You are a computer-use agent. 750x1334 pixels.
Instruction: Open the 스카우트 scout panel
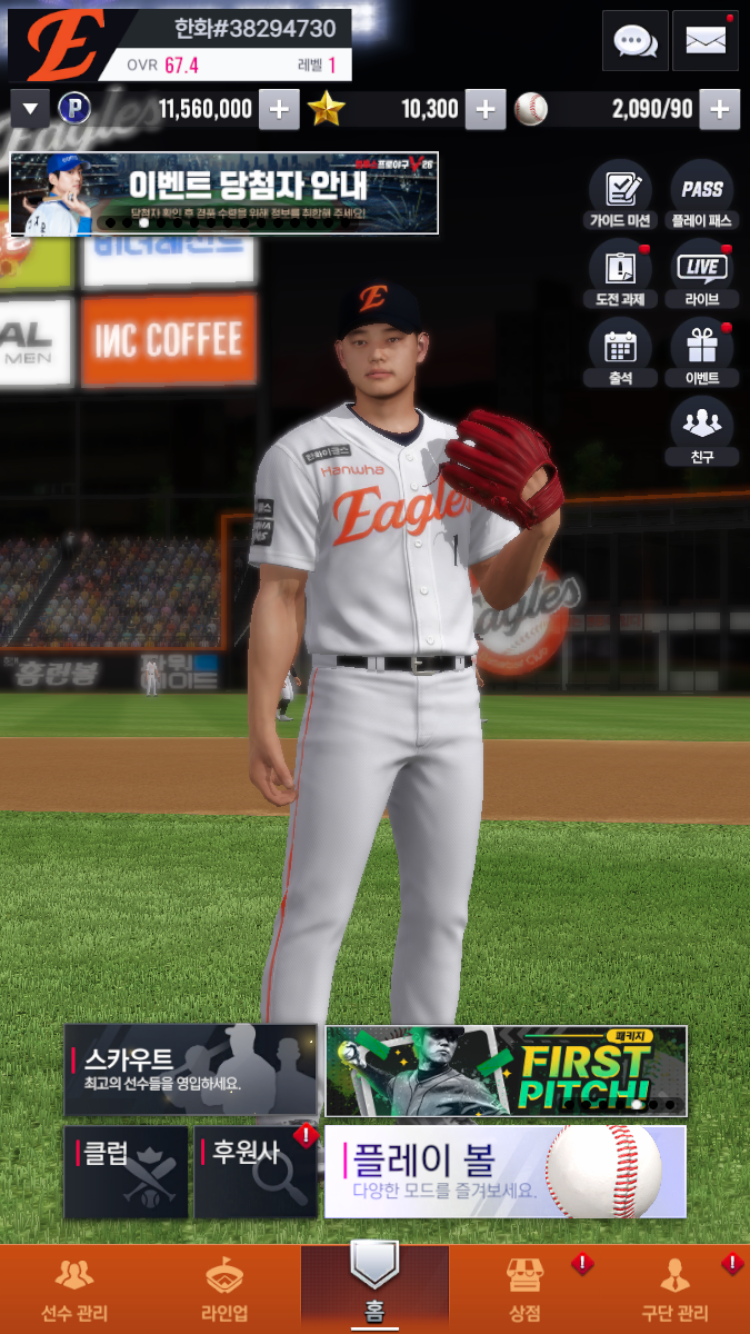[190, 1069]
